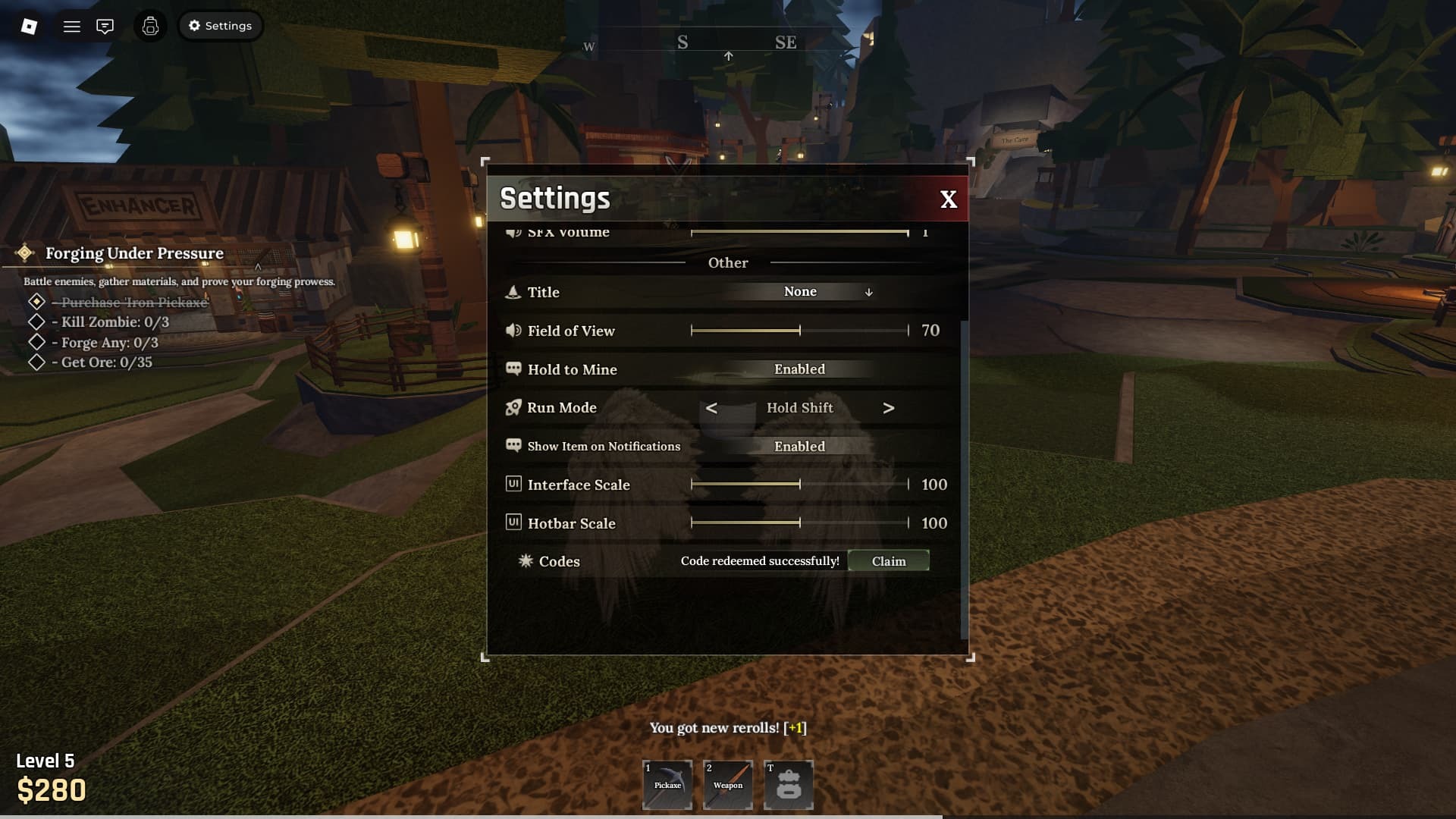This screenshot has width=1456, height=819.
Task: Select the Weapon in hotbar slot 2
Action: coord(728,785)
